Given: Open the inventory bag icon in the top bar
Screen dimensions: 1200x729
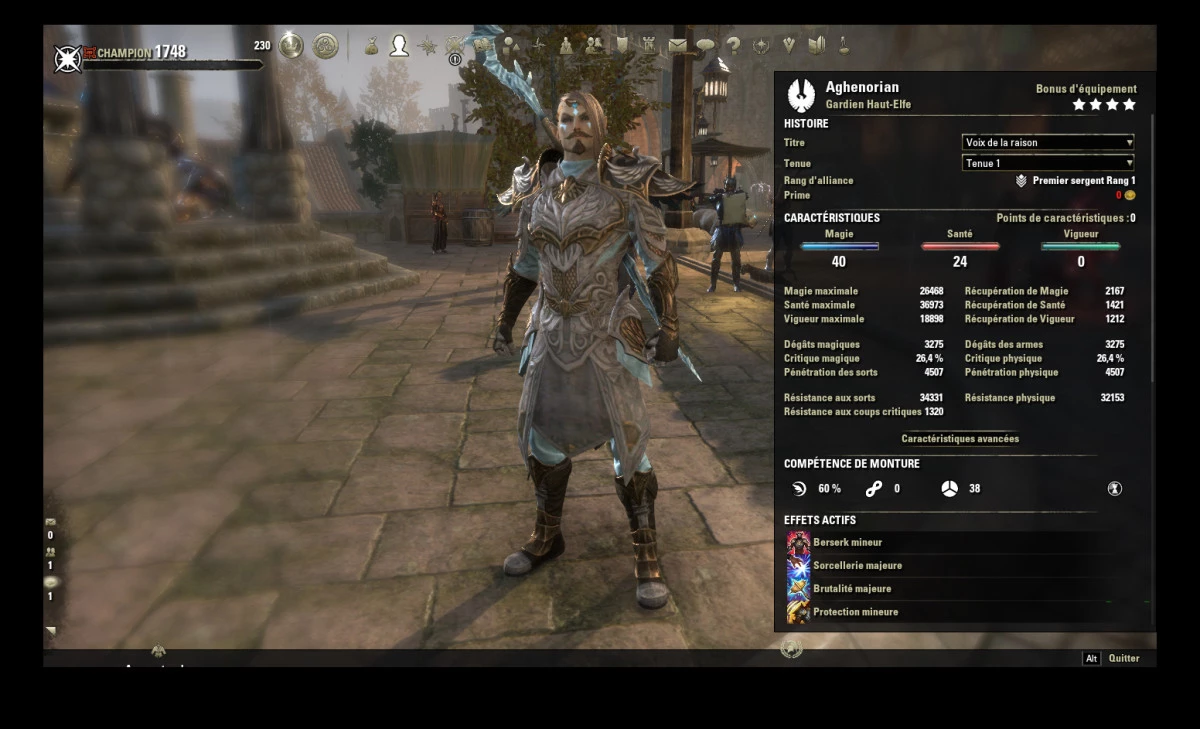Looking at the screenshot, I should 372,46.
